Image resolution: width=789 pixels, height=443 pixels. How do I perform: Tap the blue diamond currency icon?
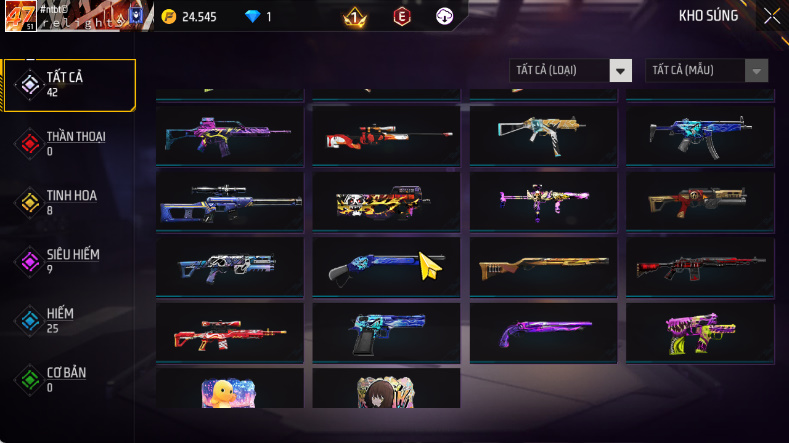[x=252, y=16]
